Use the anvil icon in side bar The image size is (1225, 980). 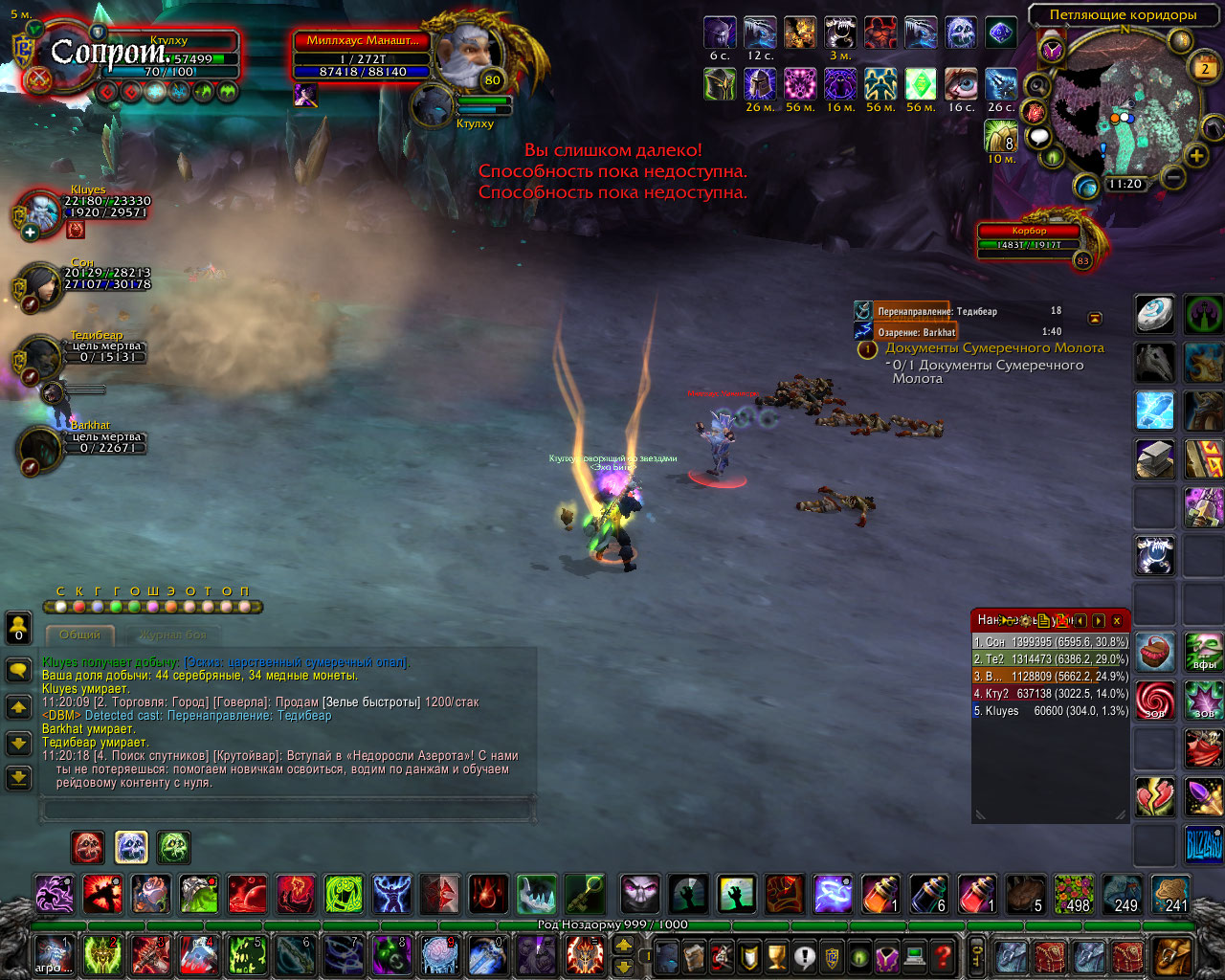coord(1155,459)
